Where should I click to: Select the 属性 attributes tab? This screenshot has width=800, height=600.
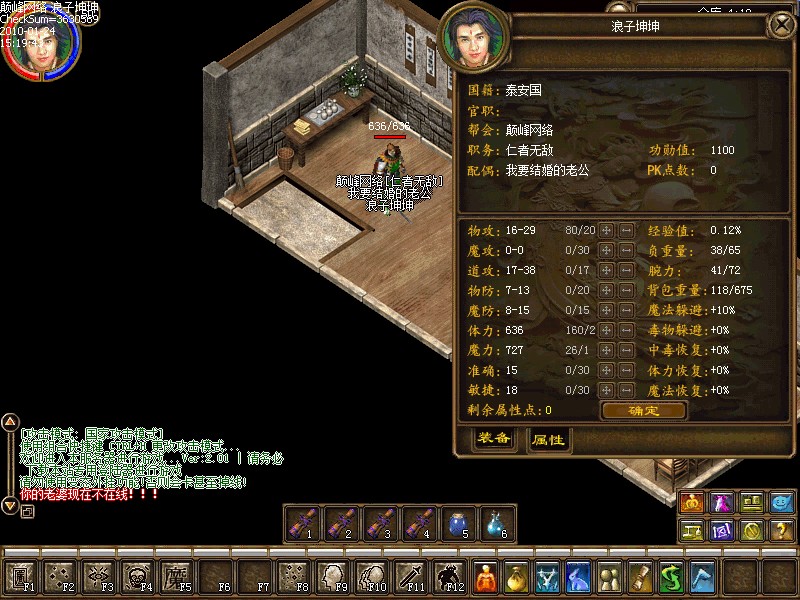[x=547, y=439]
